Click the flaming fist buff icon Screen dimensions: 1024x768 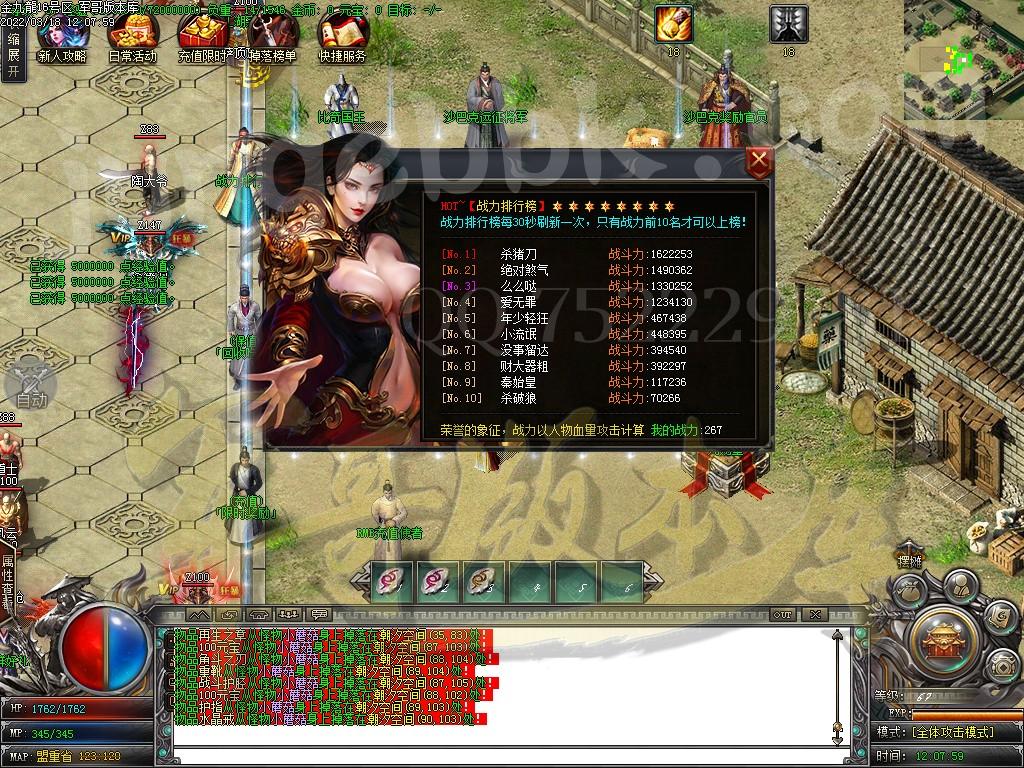[x=673, y=24]
